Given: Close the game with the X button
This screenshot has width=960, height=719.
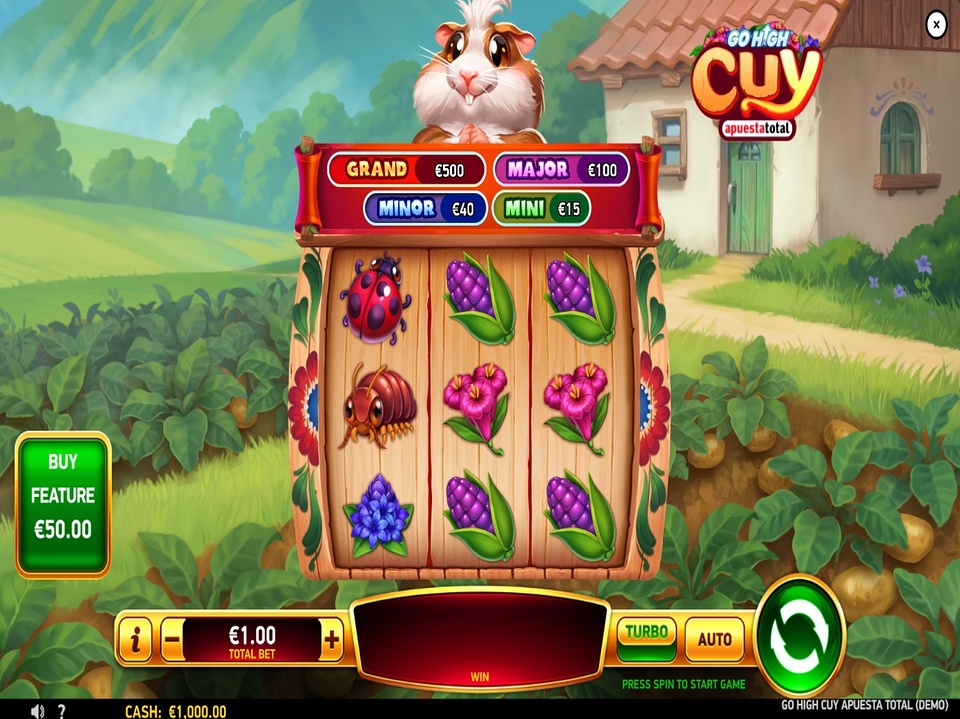Looking at the screenshot, I should pos(936,24).
